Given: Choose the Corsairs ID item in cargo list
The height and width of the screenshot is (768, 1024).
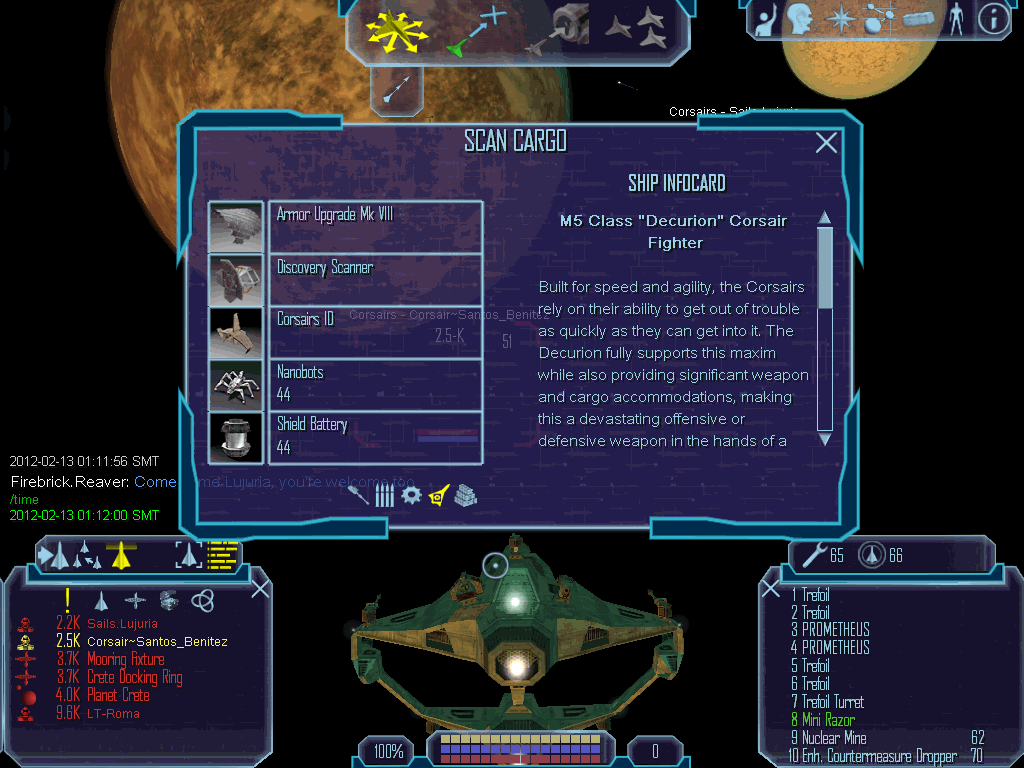Looking at the screenshot, I should click(375, 332).
